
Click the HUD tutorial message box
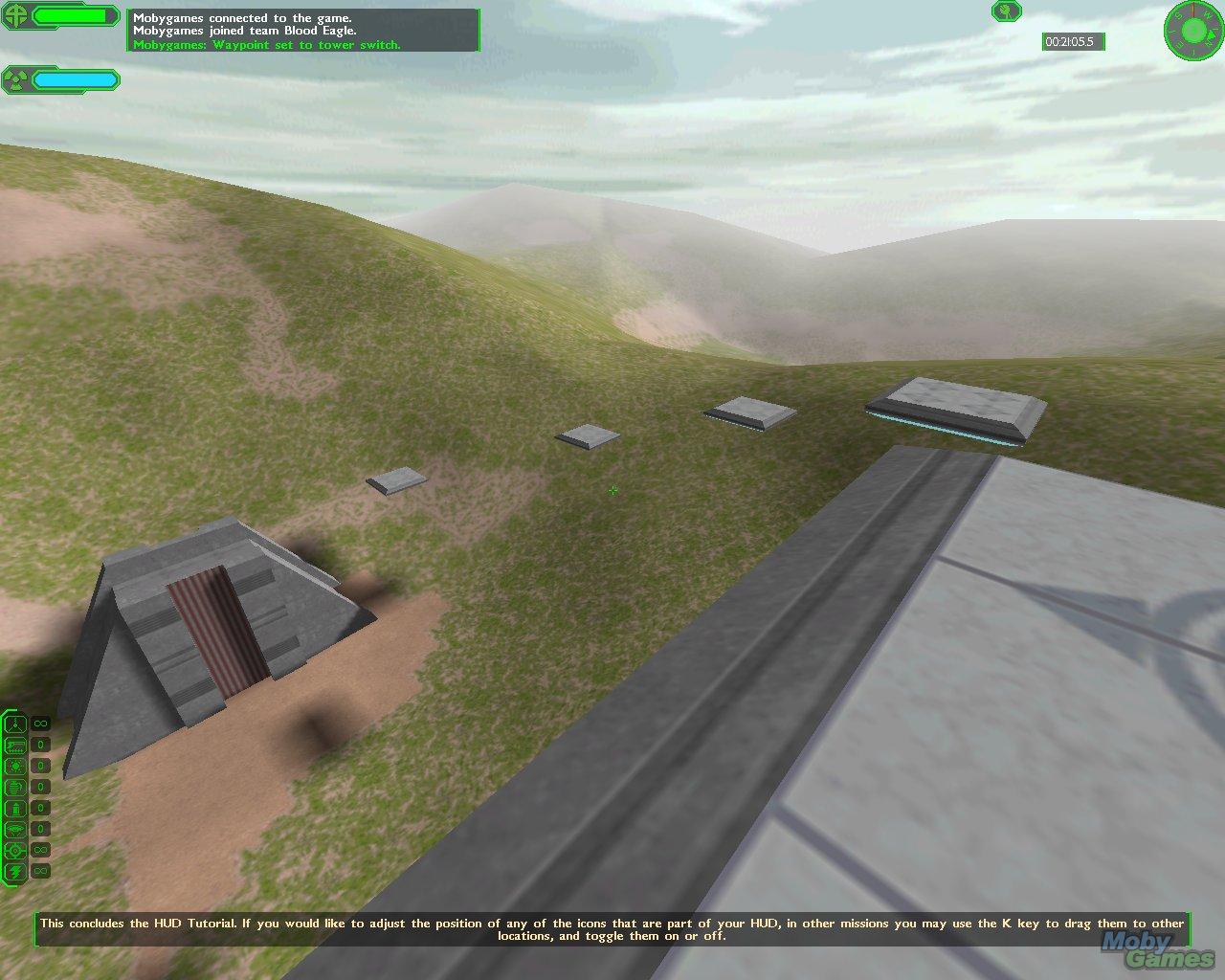[x=612, y=929]
